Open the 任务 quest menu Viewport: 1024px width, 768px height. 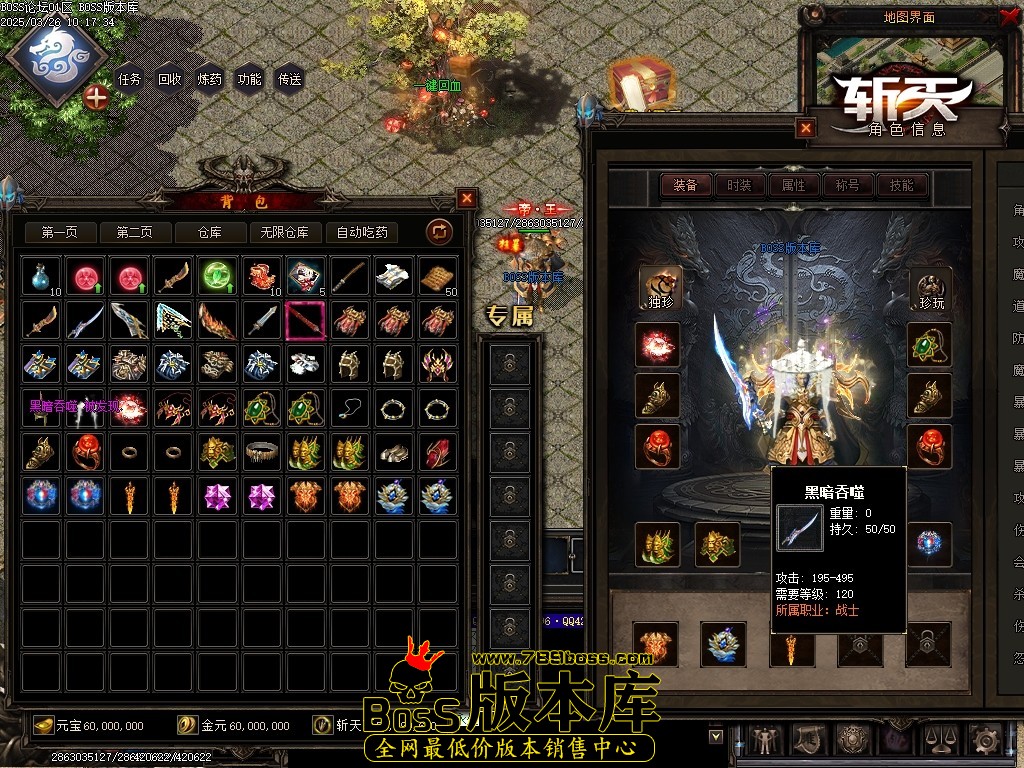pyautogui.click(x=129, y=79)
